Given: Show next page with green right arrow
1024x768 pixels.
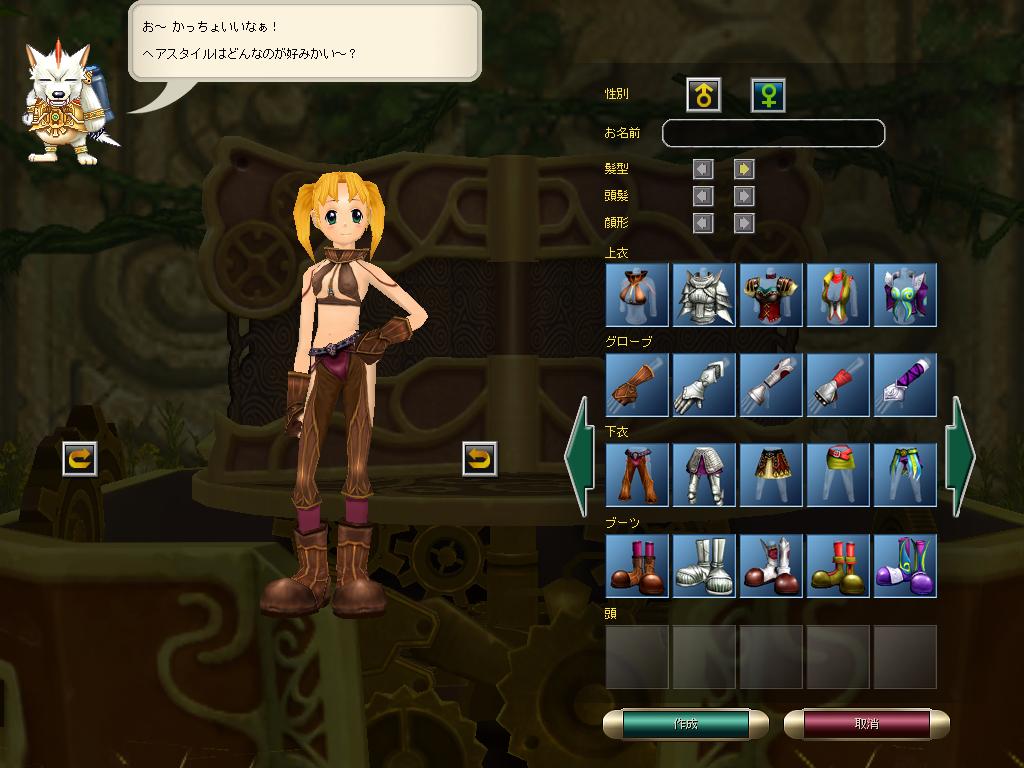Looking at the screenshot, I should point(960,456).
